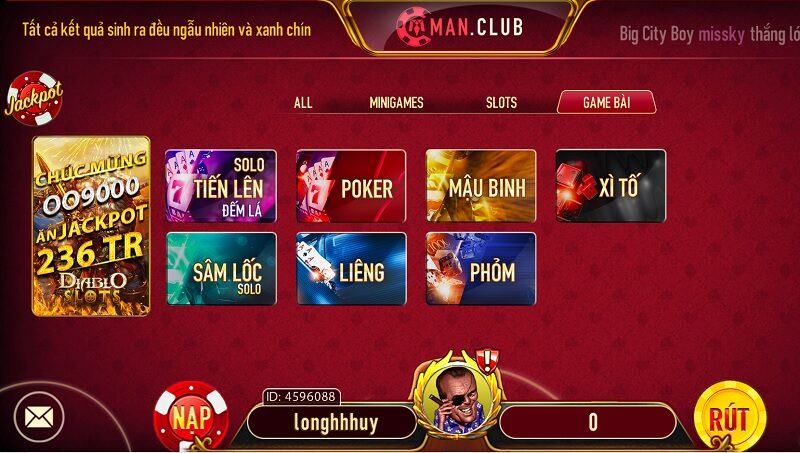The width and height of the screenshot is (800, 453).
Task: Switch to the ALL games tab
Action: click(303, 102)
